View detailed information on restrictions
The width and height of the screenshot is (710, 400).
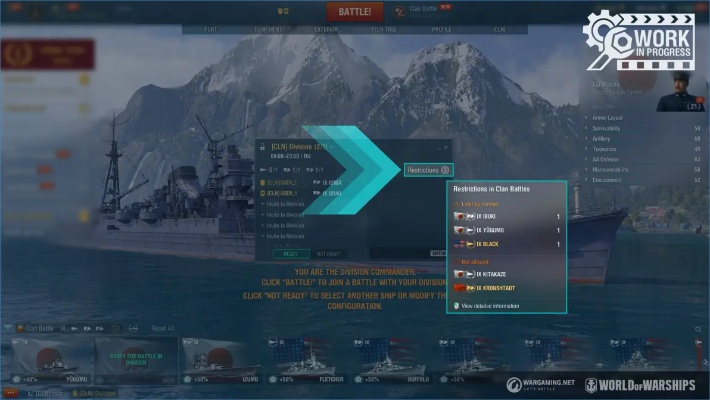click(489, 305)
